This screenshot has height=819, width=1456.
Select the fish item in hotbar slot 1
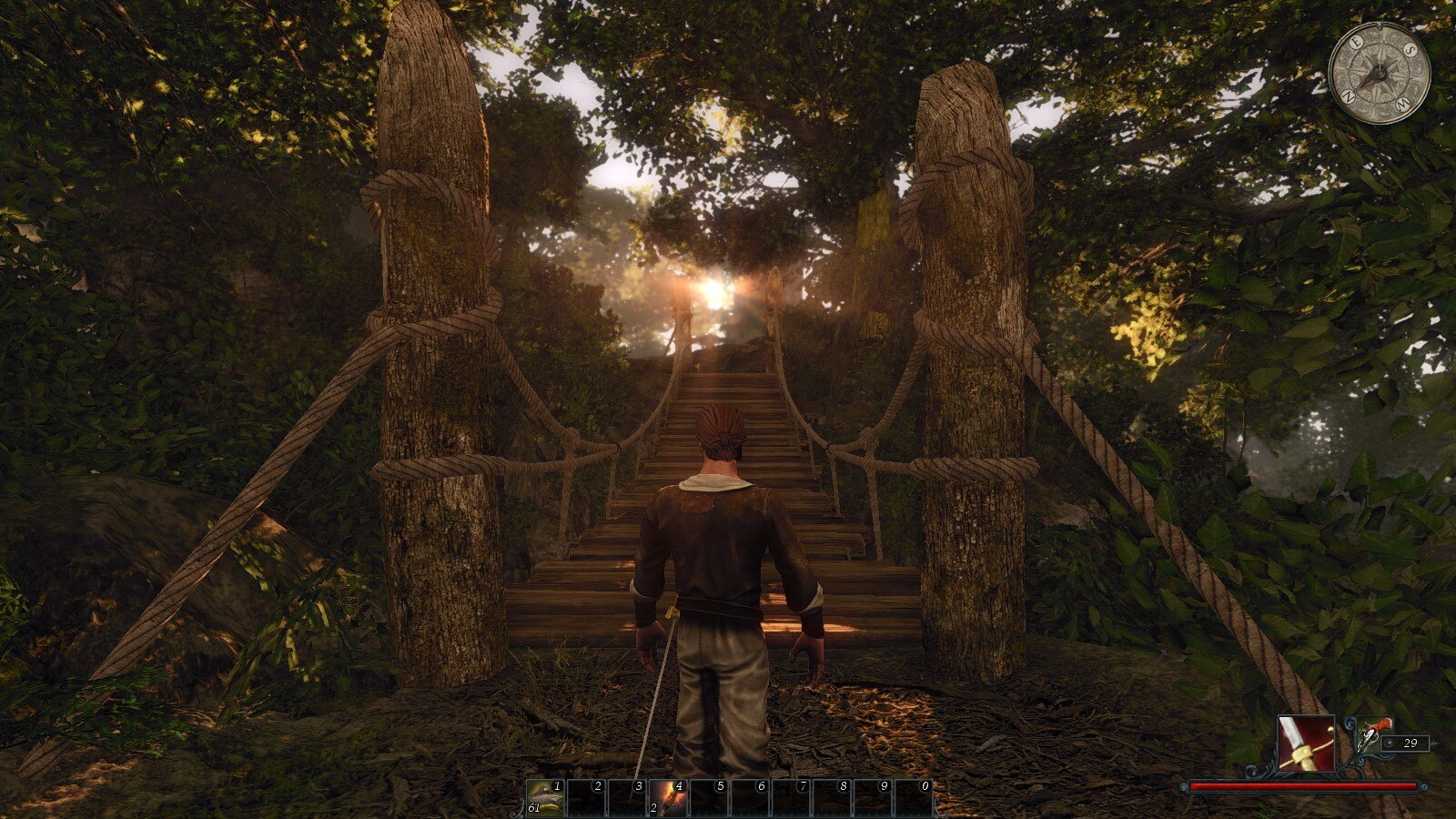click(x=545, y=798)
